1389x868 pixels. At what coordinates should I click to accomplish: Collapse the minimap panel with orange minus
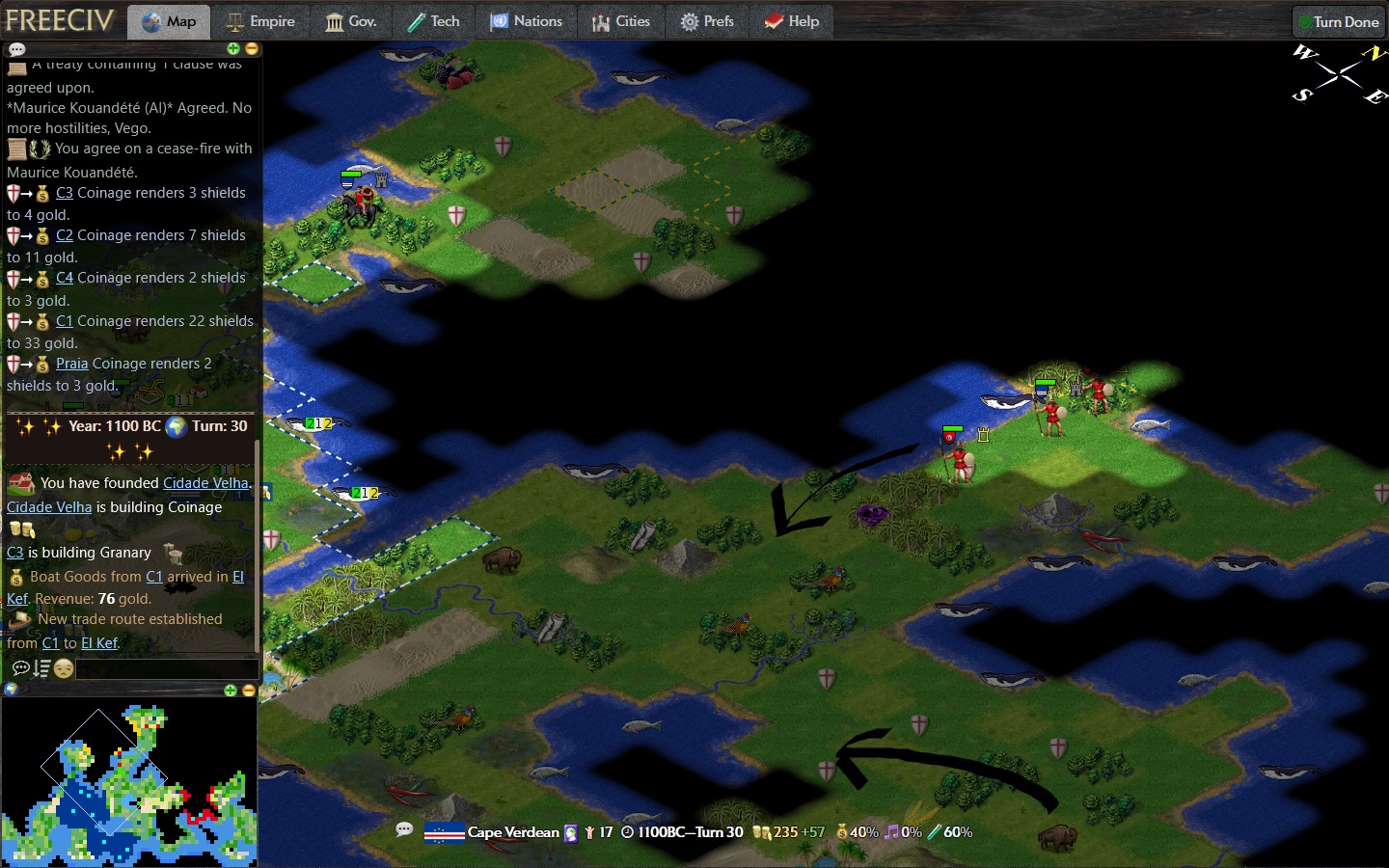click(249, 691)
